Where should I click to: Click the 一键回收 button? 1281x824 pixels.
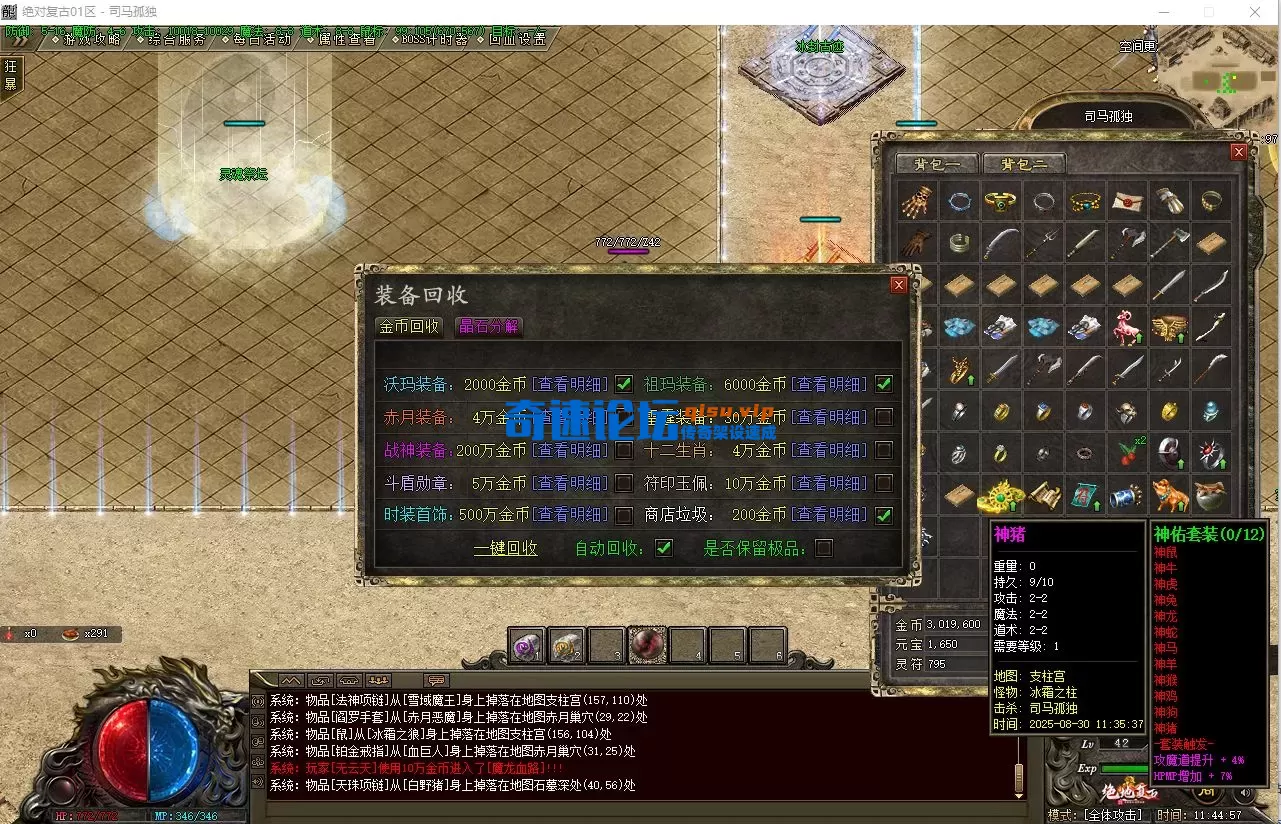506,548
